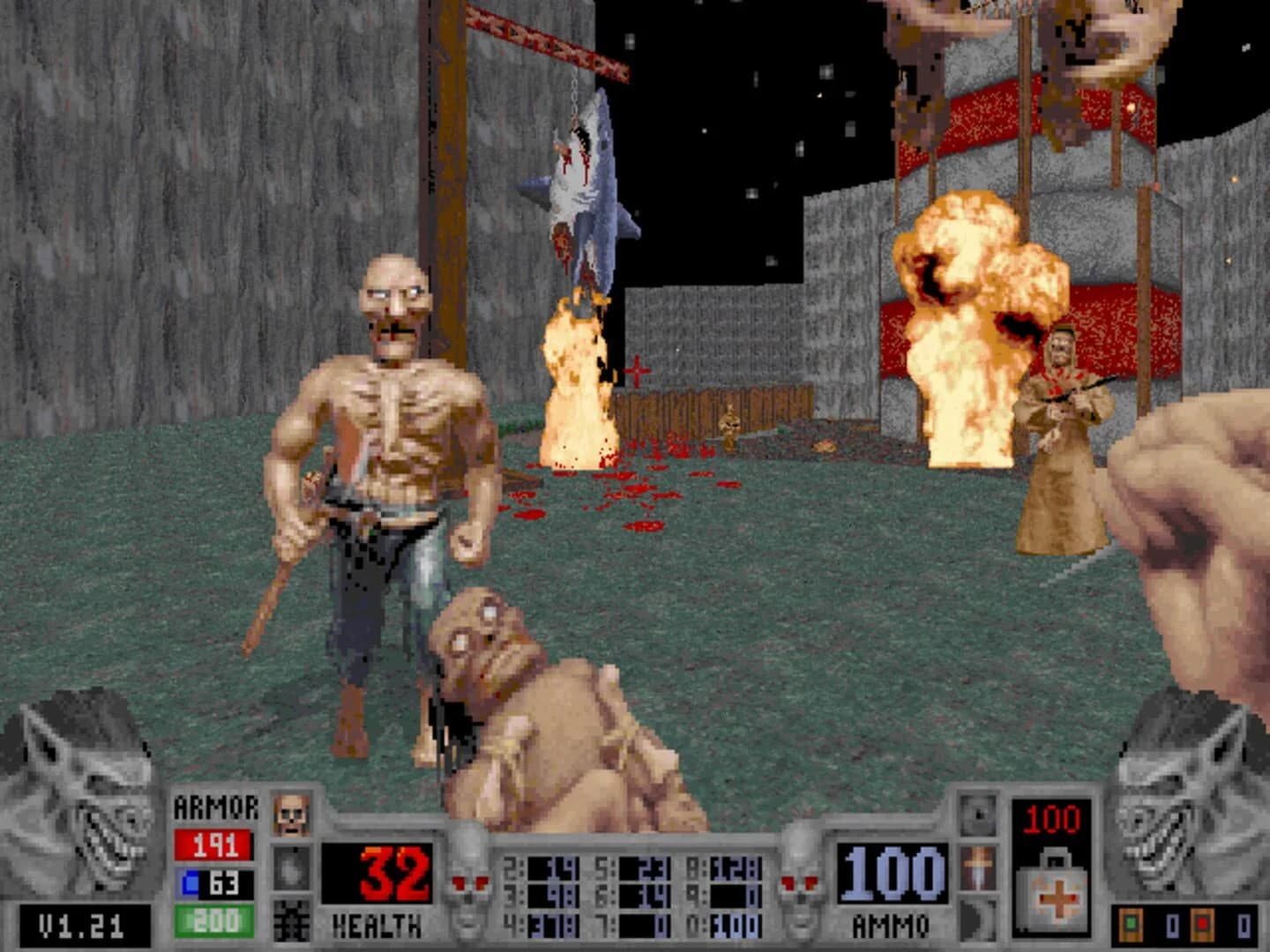Click the HEALTH panel label

coord(375,927)
